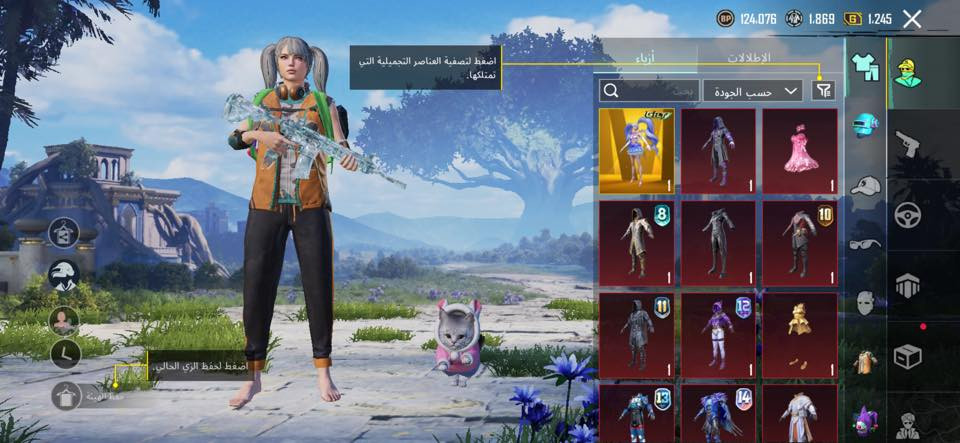Close the inventory screen
The width and height of the screenshot is (960, 443).
[912, 18]
